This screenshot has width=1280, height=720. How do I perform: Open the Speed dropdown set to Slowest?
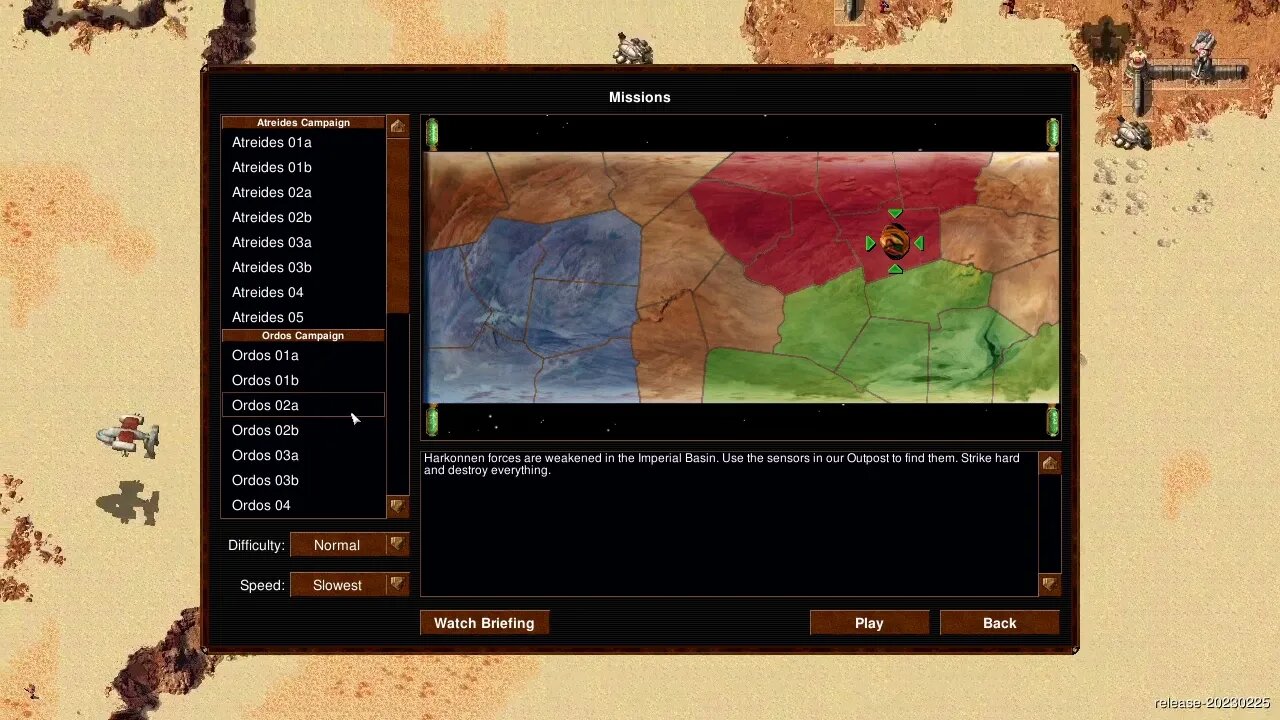pos(348,585)
